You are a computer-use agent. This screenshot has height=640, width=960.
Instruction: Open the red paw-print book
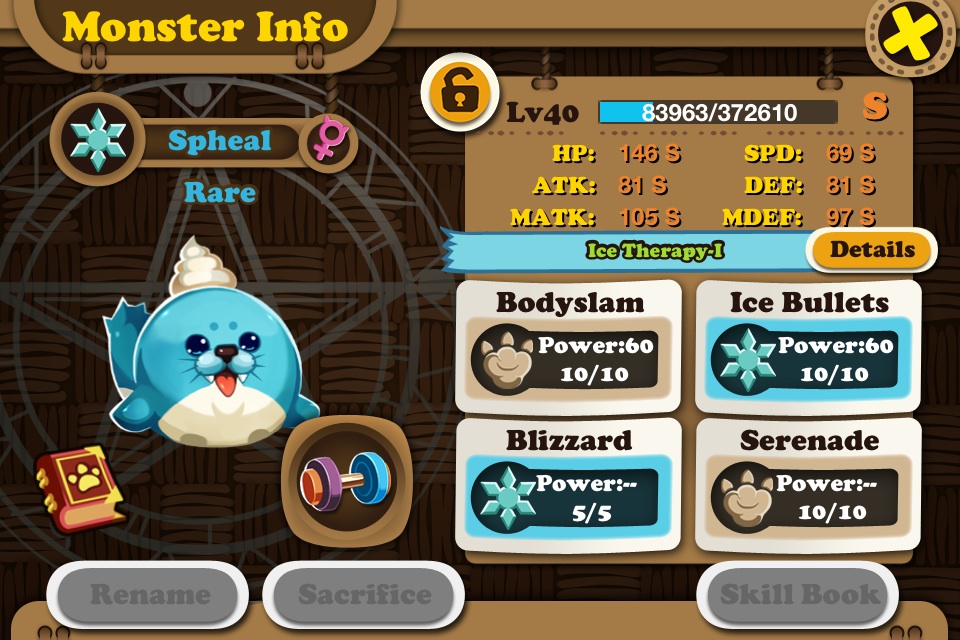[x=82, y=486]
